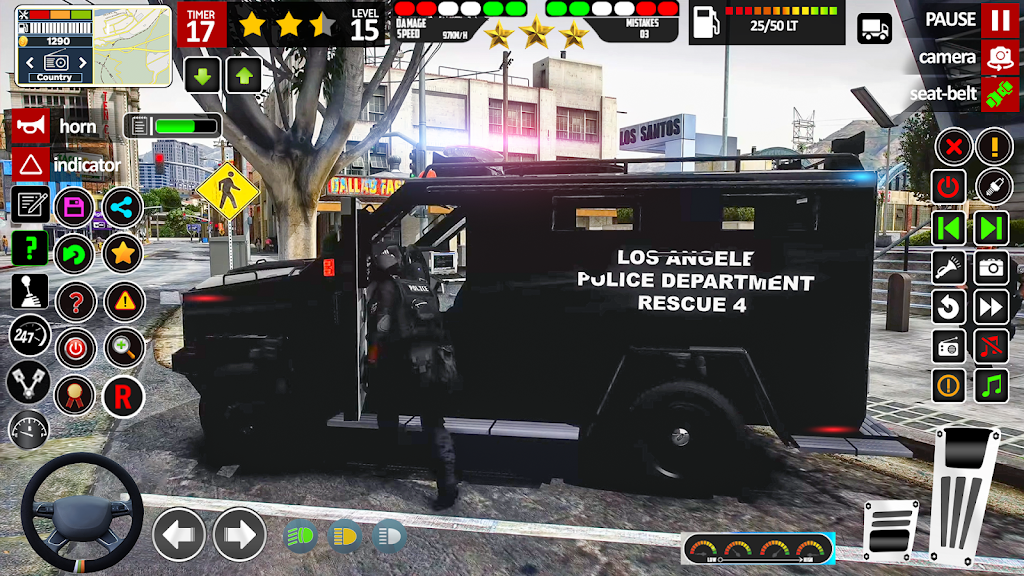
Task: Tap the green music note button
Action: (992, 386)
